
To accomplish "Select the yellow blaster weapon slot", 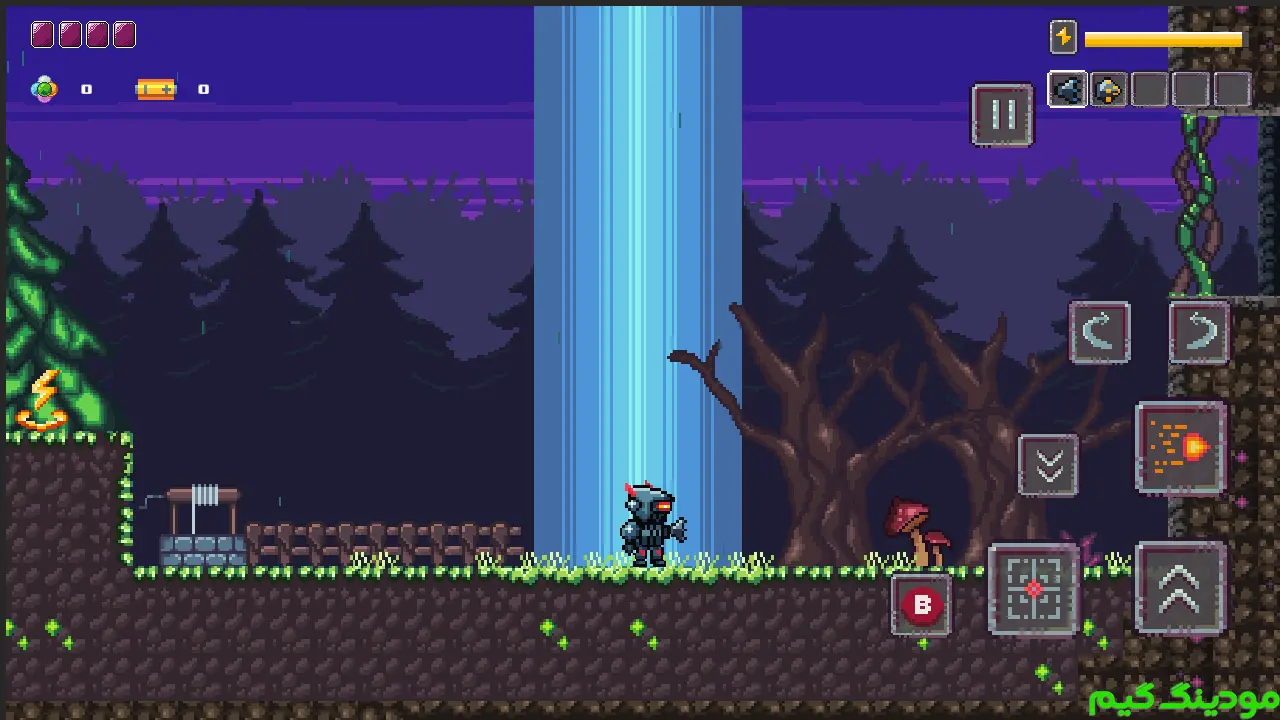I will pos(1108,90).
